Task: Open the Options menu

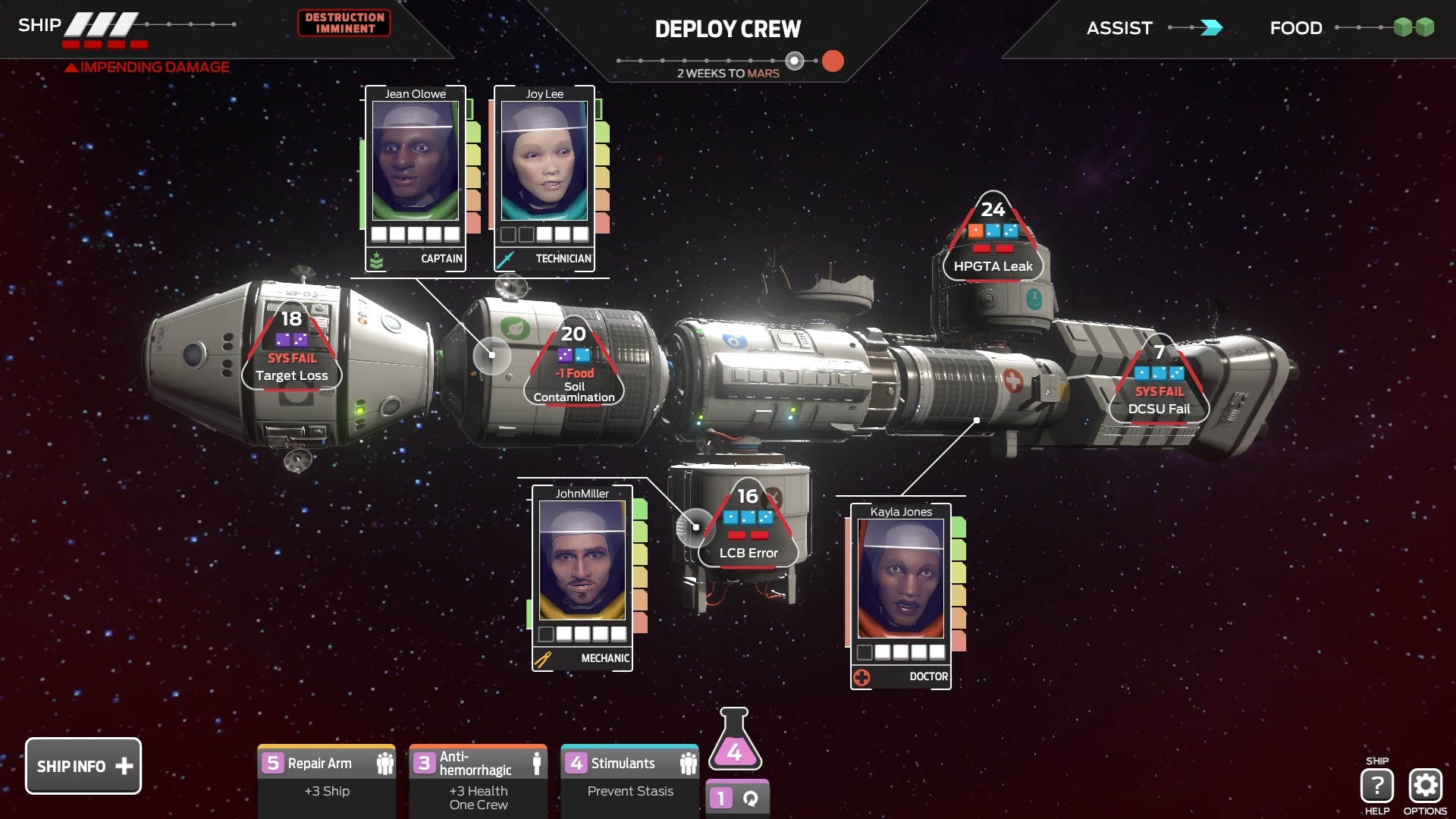Action: pyautogui.click(x=1425, y=786)
